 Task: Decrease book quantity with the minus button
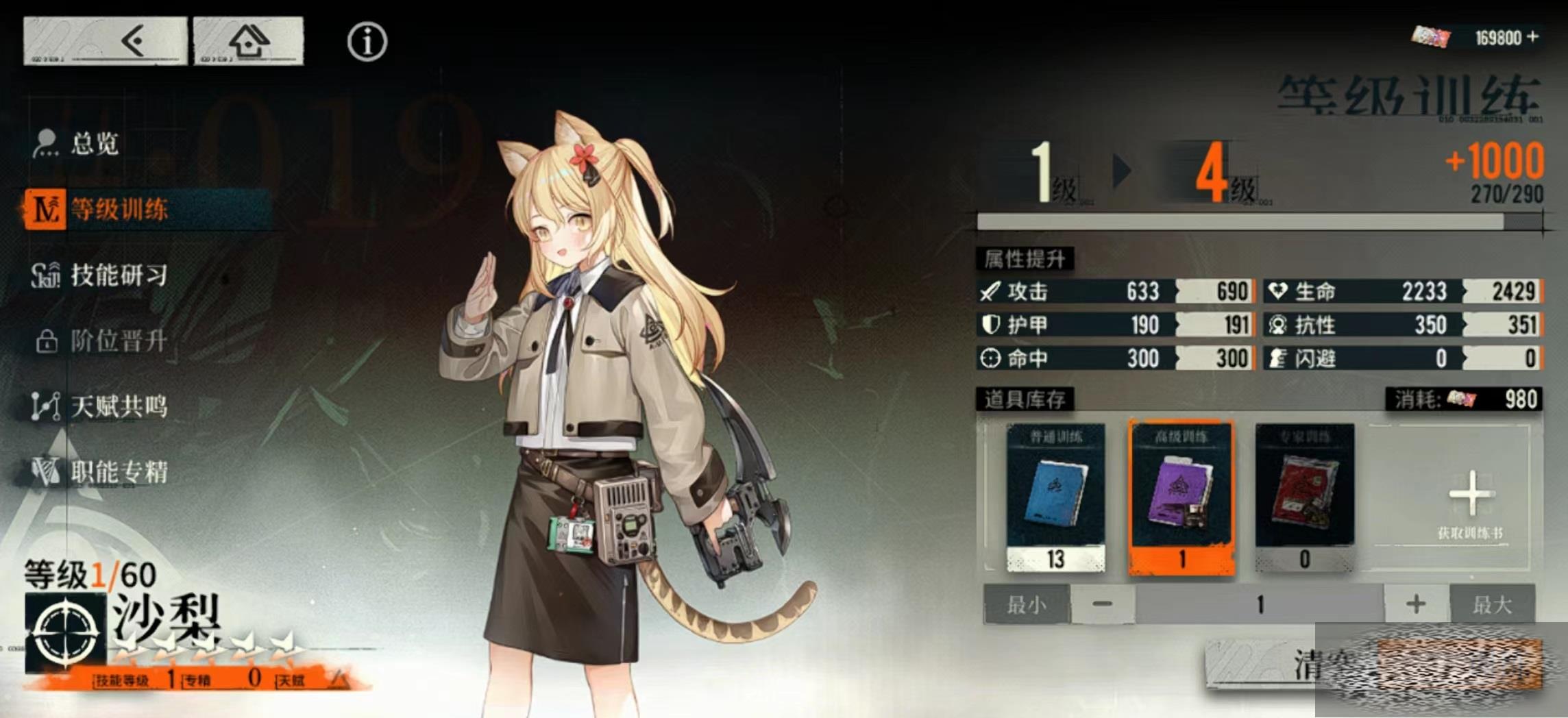point(1102,604)
